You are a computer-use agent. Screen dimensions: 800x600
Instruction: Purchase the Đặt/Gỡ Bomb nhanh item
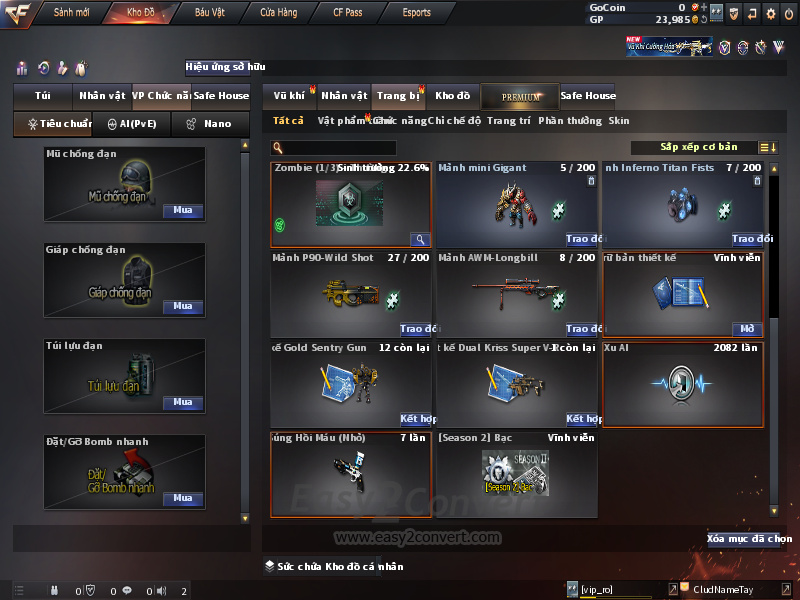pos(183,498)
